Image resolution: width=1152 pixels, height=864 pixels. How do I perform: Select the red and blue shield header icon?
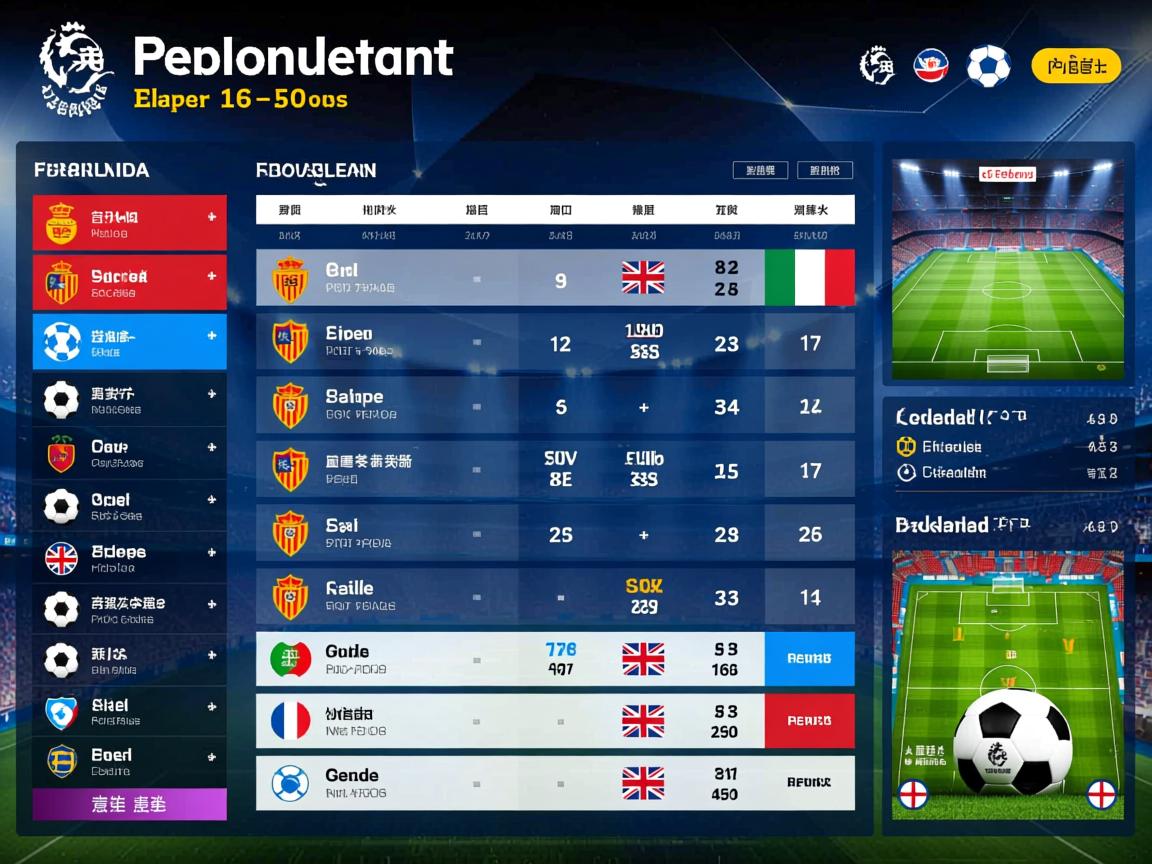tap(931, 67)
